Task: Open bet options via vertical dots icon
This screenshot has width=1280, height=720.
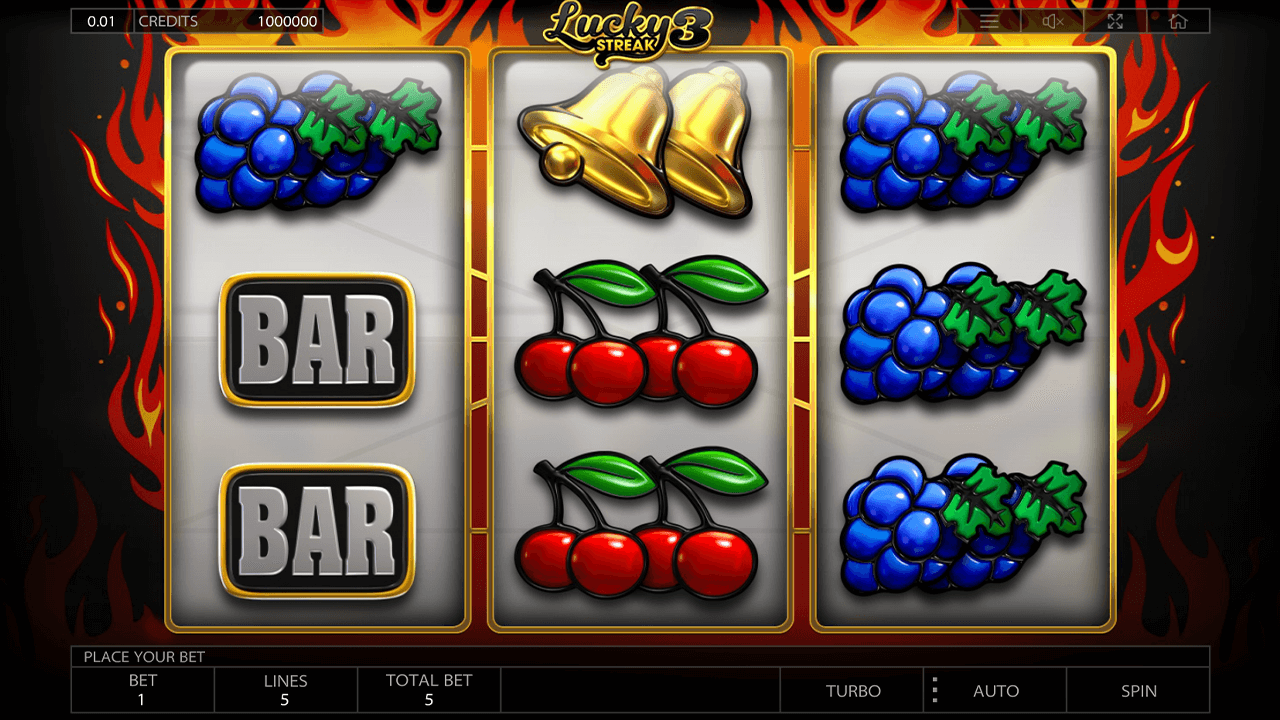Action: (x=935, y=690)
